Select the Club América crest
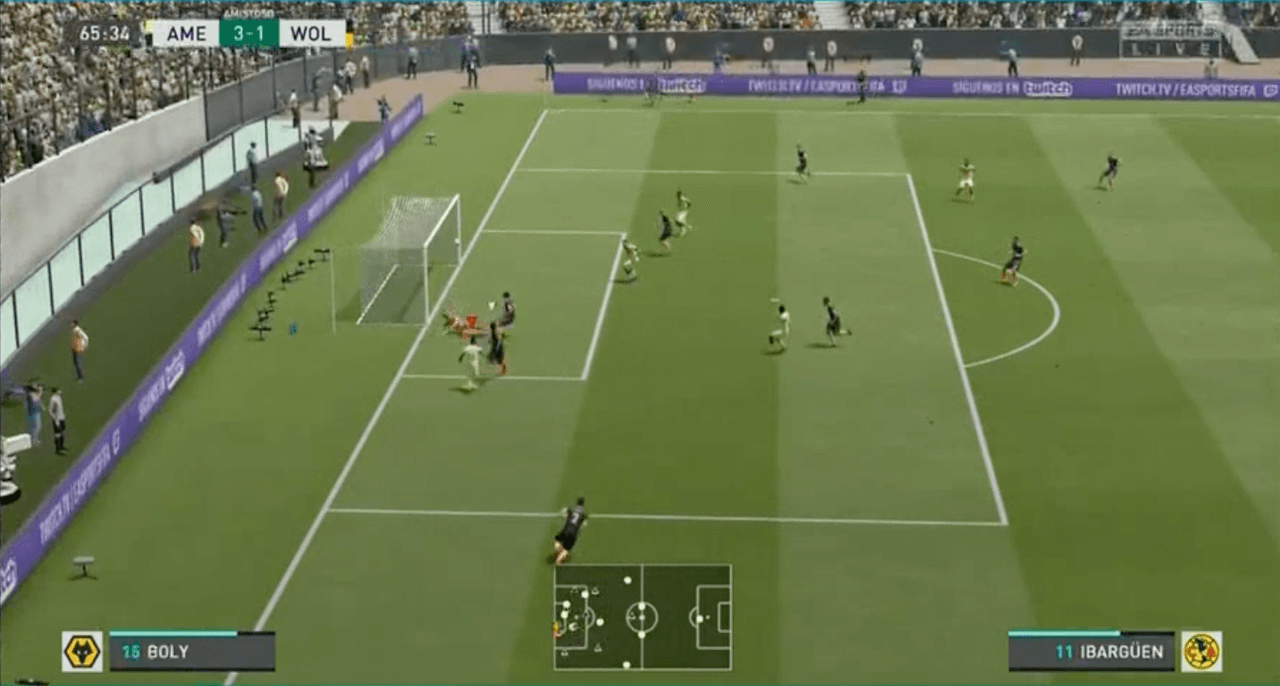 [1201, 652]
